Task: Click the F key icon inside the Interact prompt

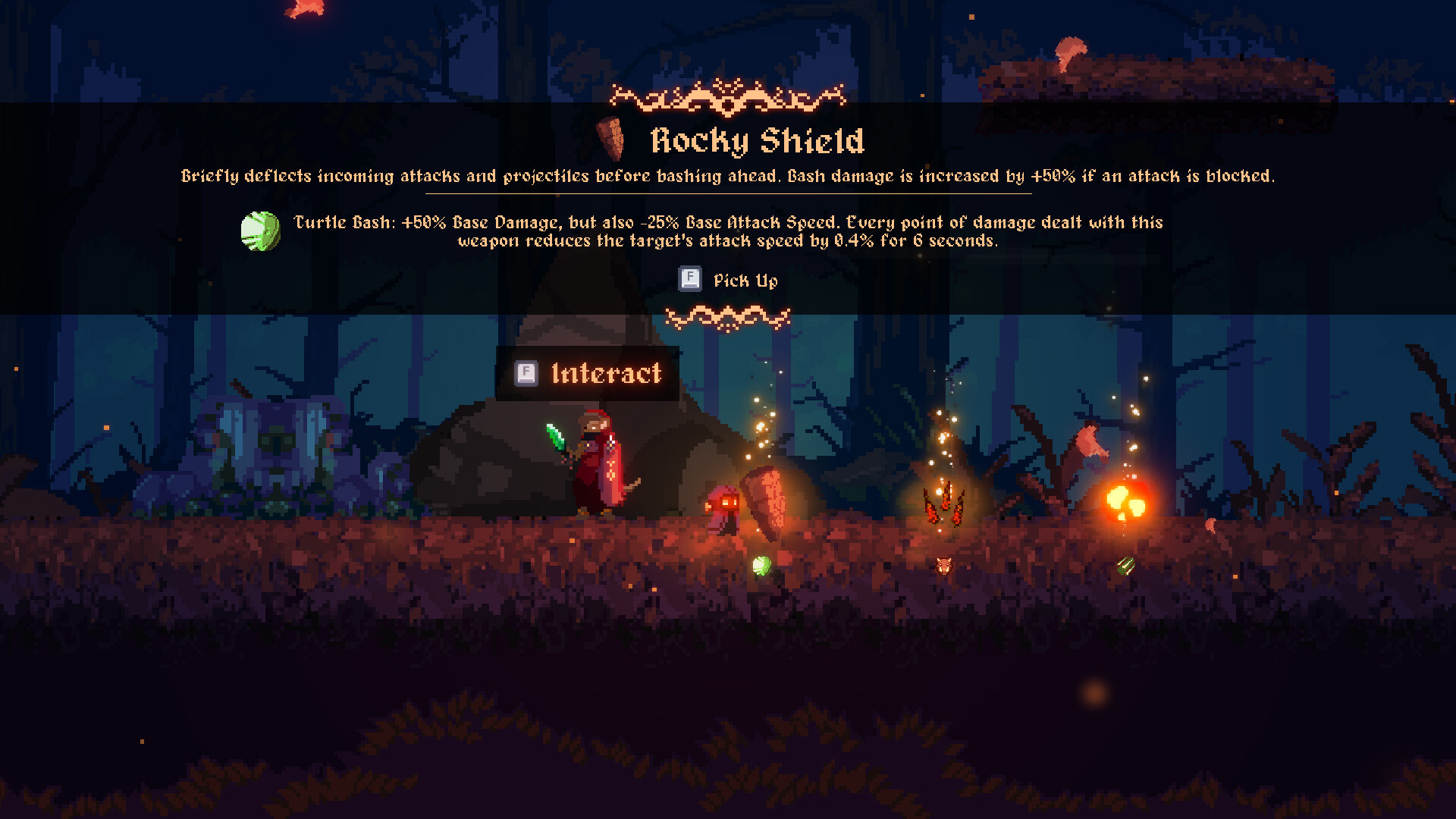Action: tap(525, 373)
